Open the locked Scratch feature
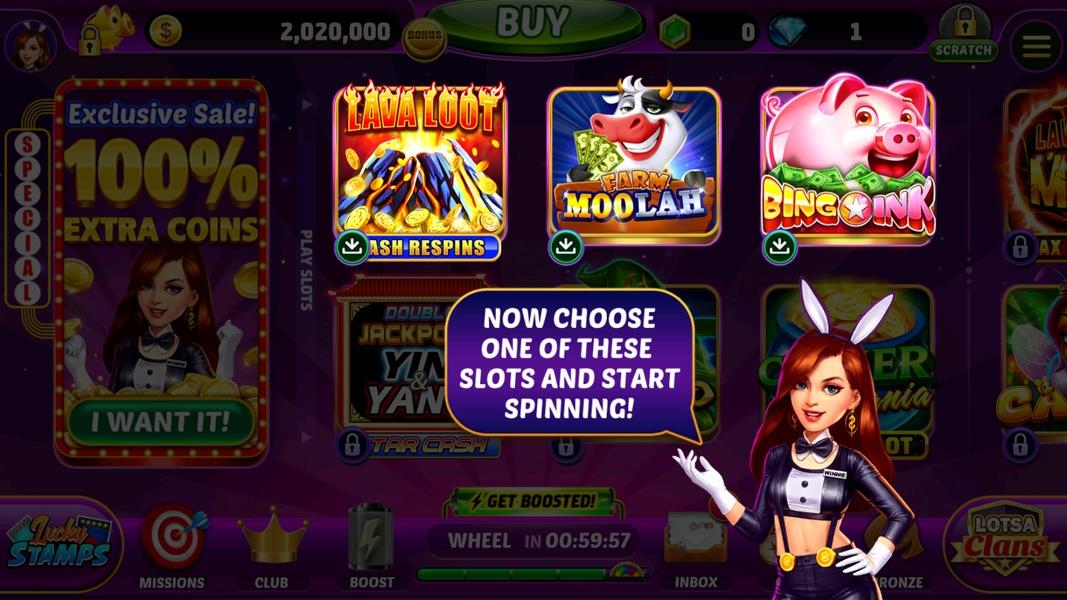1067x600 pixels. [963, 33]
